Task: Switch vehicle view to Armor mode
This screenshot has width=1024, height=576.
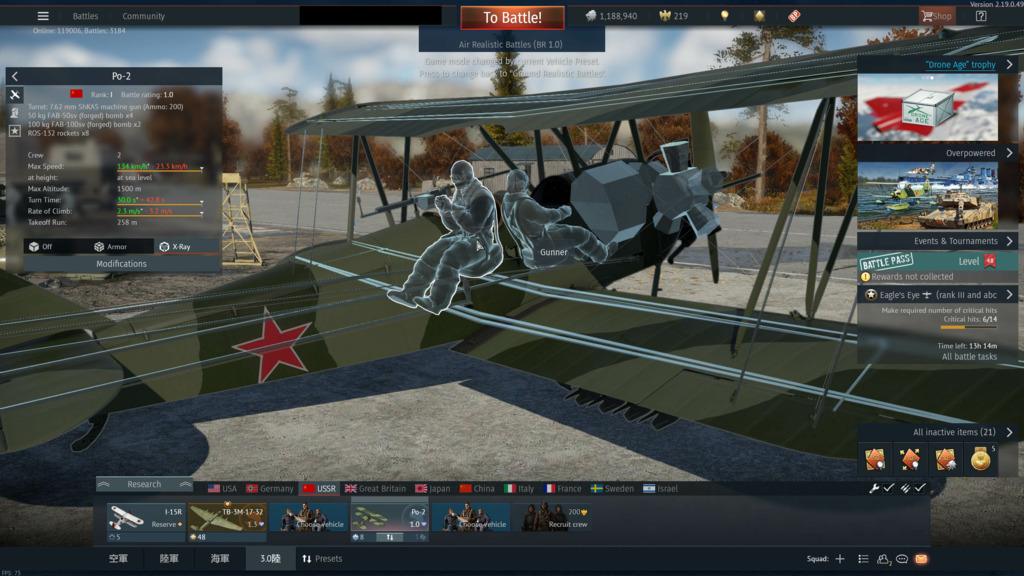Action: pyautogui.click(x=110, y=246)
